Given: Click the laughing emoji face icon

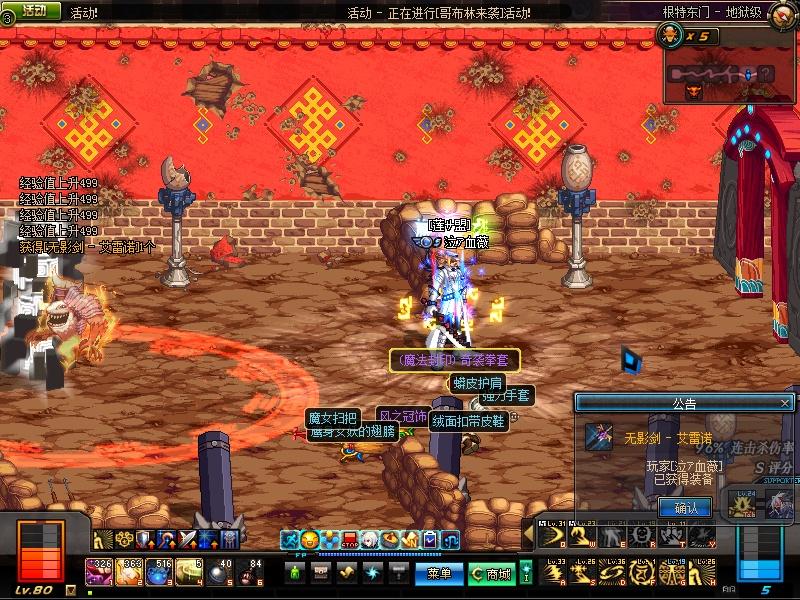Looking at the screenshot, I should pyautogui.click(x=309, y=541).
